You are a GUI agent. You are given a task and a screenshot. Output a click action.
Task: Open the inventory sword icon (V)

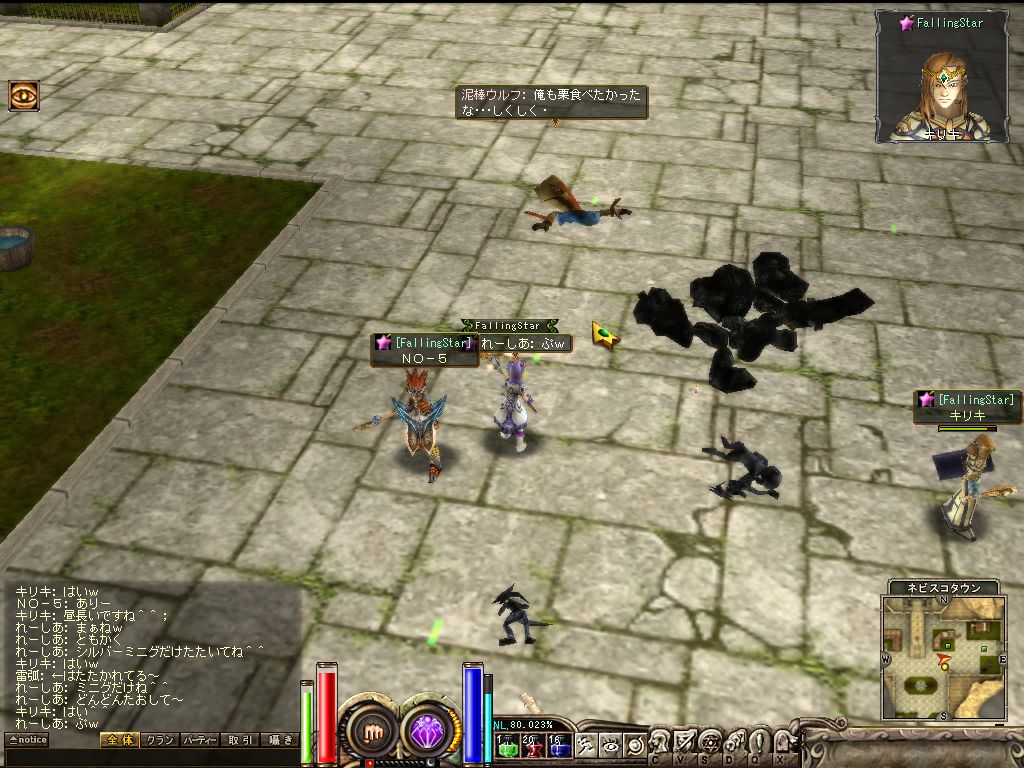pos(684,742)
